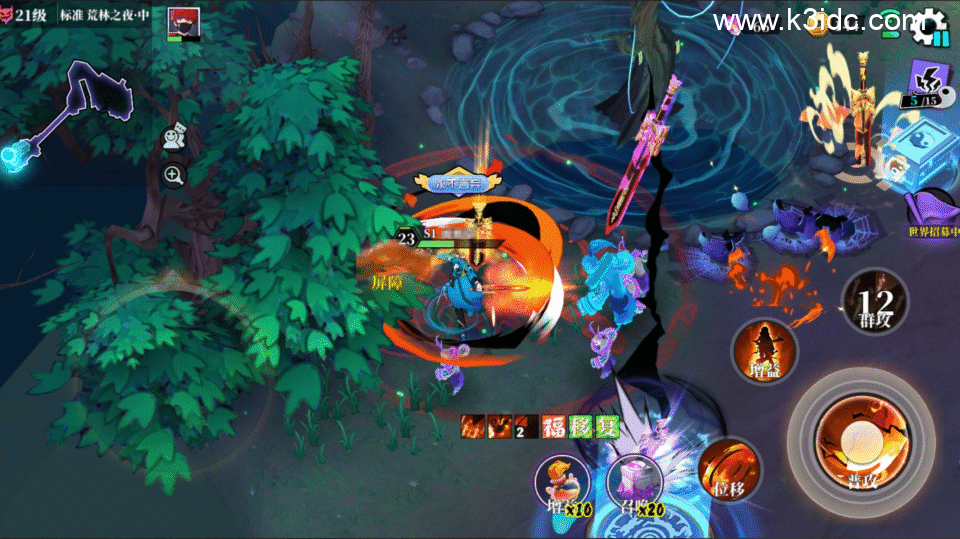Zoom the minimap with the magnifier button
This screenshot has width=960, height=539.
(174, 176)
